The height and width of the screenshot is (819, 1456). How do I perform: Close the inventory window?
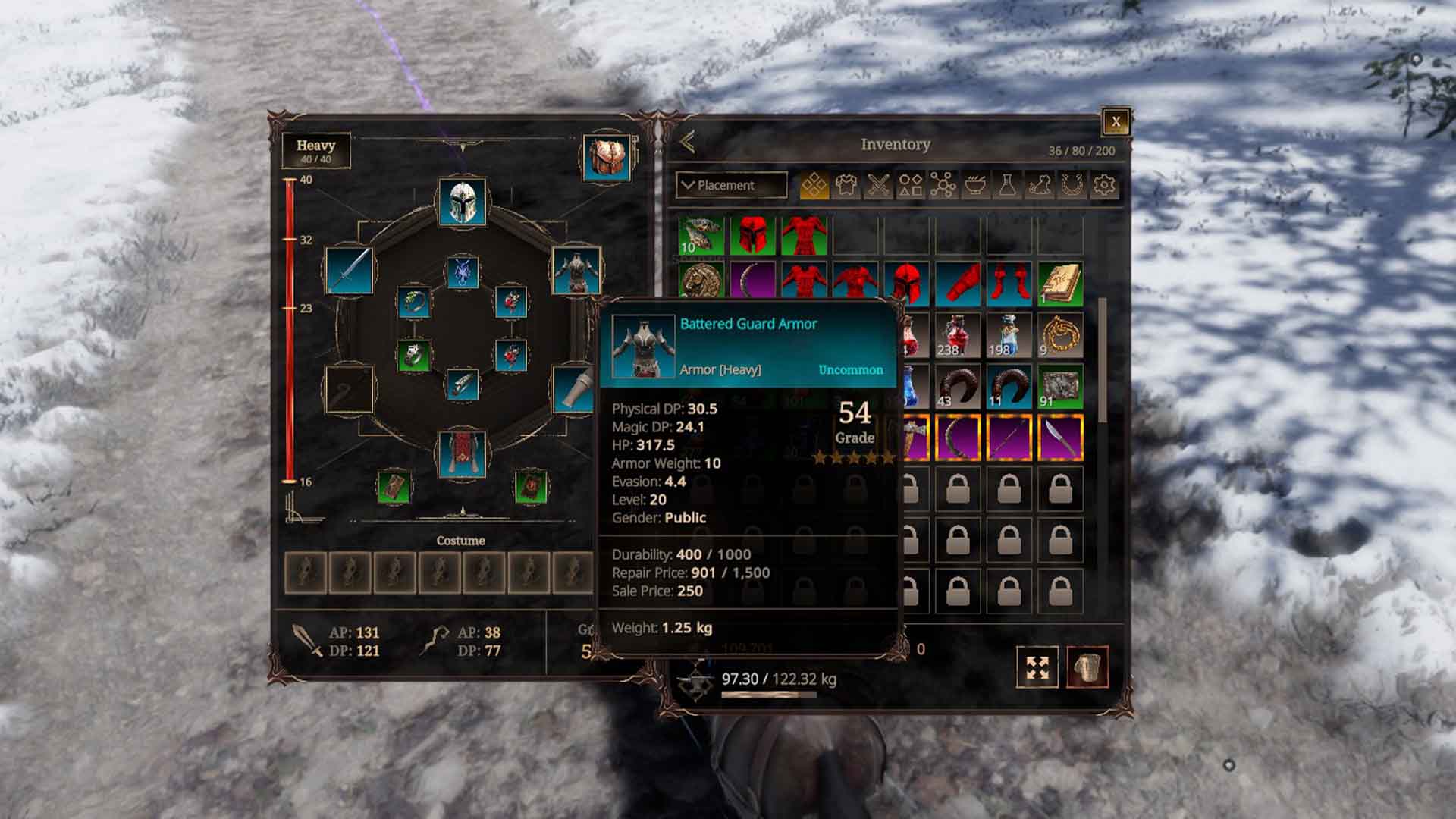(1116, 122)
